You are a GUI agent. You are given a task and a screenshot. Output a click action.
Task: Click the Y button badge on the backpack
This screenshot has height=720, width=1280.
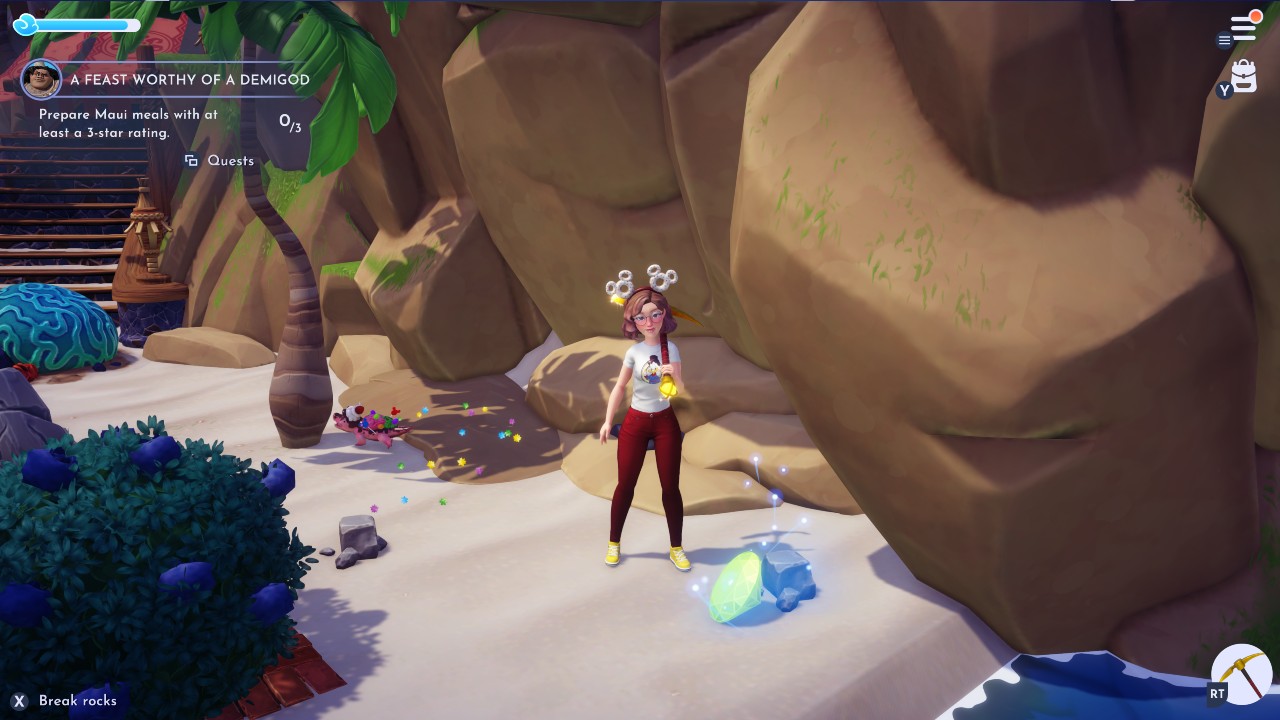(x=1224, y=90)
